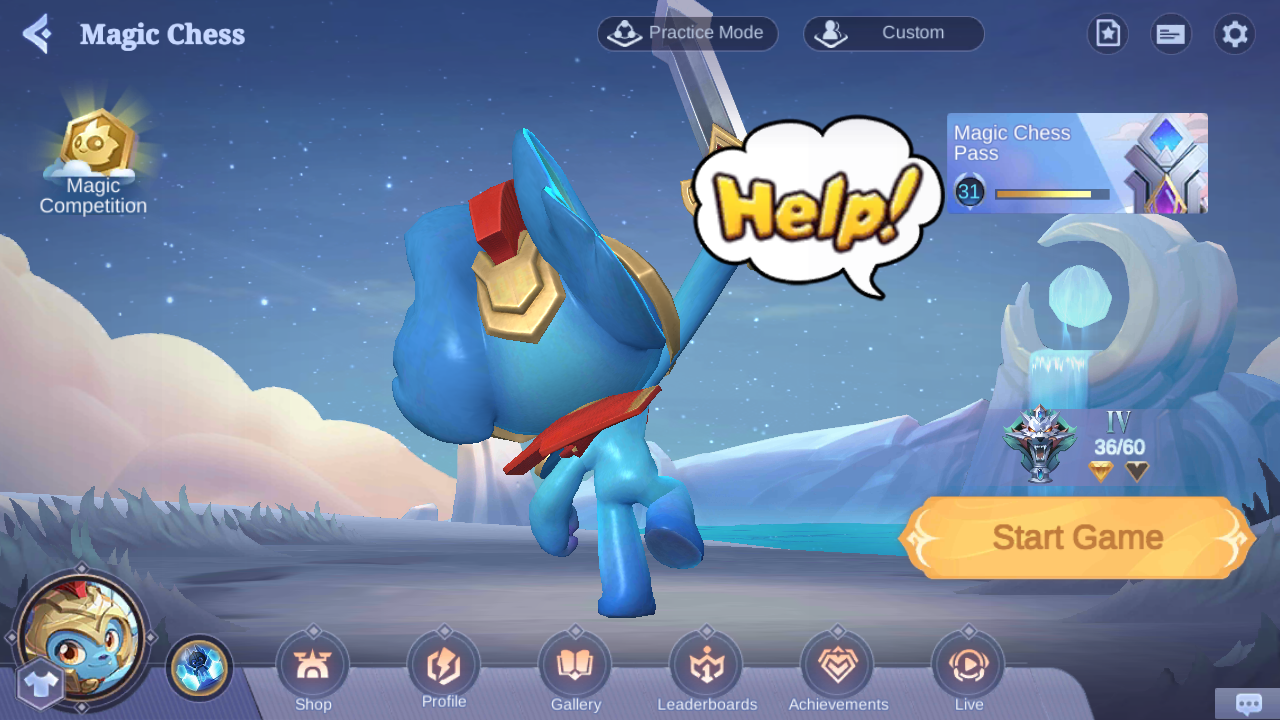The image size is (1280, 720).
Task: Open the Gallery
Action: (575, 668)
